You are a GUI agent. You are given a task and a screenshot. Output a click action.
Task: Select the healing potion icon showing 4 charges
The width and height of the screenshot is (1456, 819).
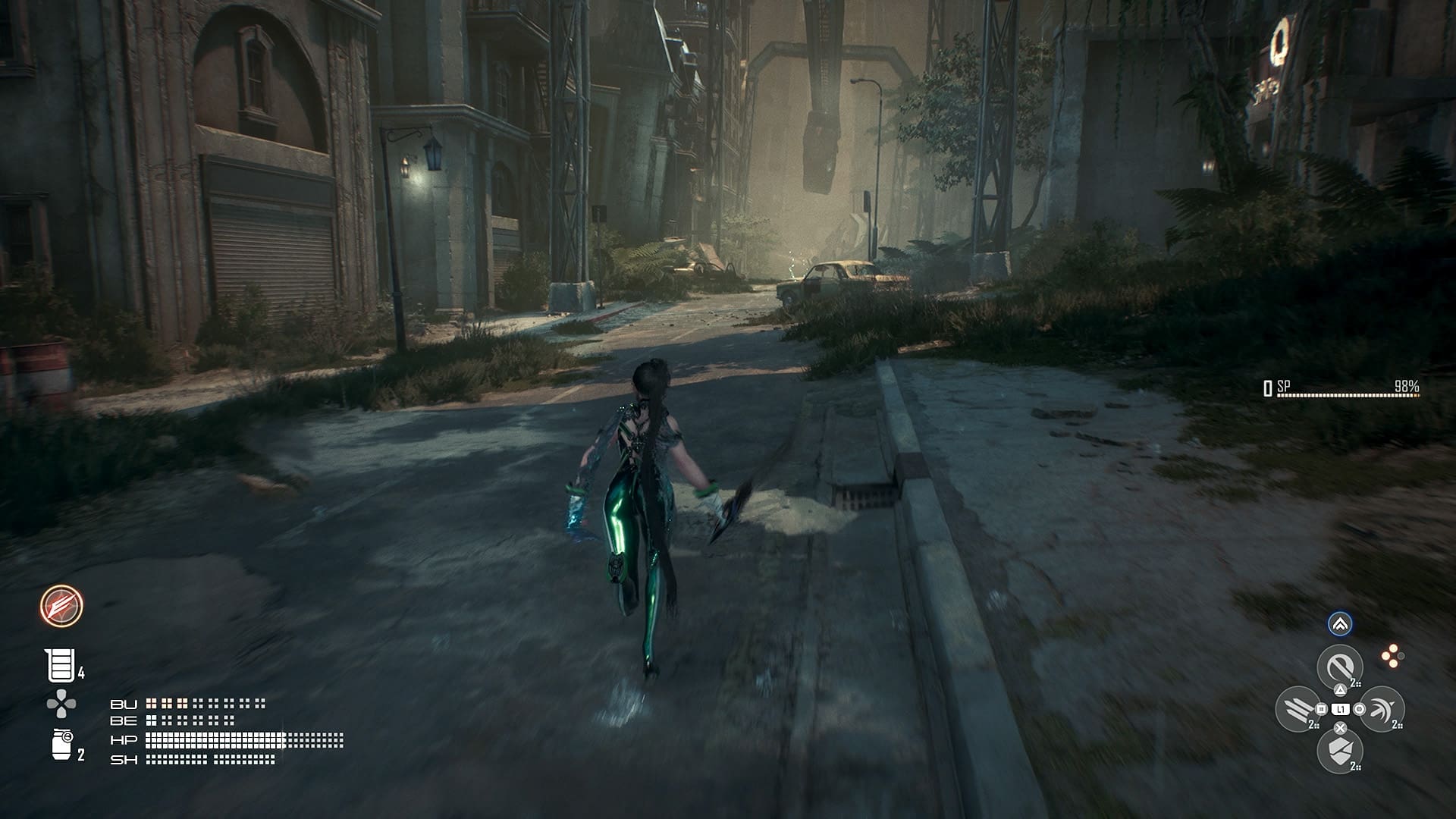61,664
